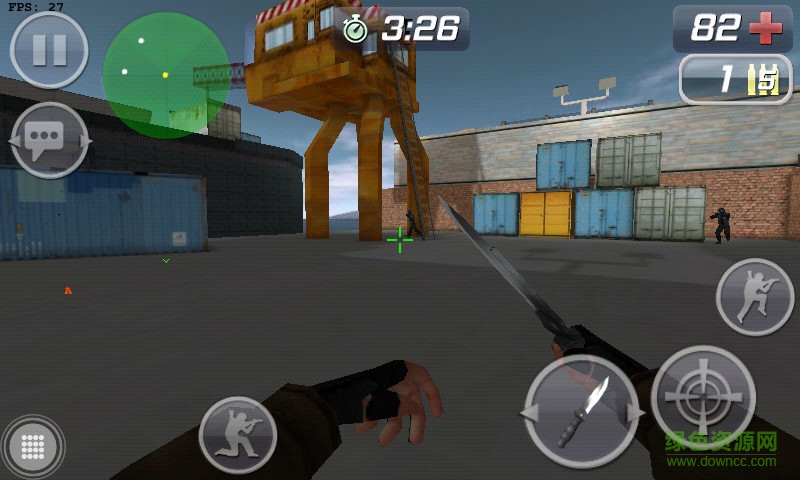This screenshot has height=480, width=800.
Task: Tap the green circular radar minimap
Action: (x=166, y=74)
